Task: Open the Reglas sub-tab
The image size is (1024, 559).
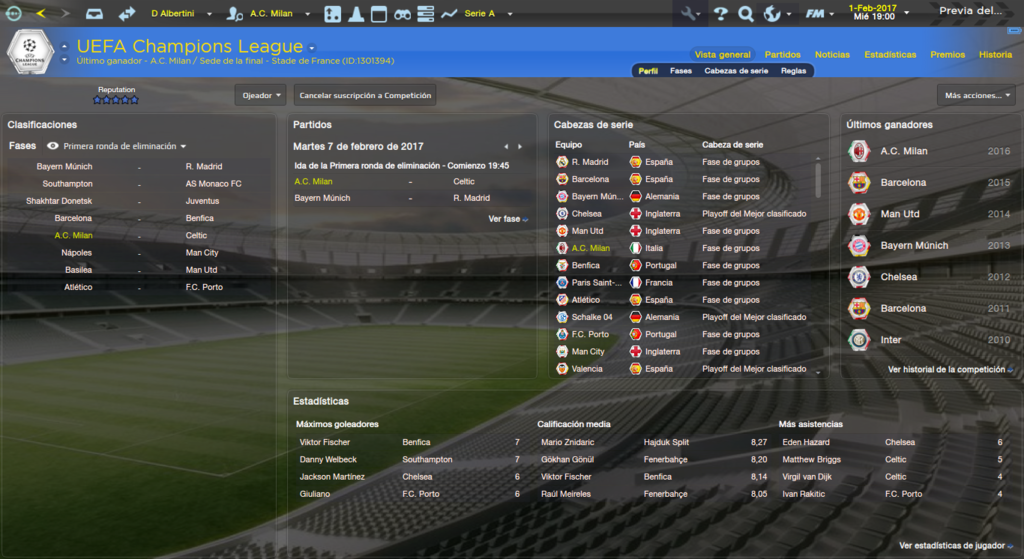Action: click(x=793, y=71)
